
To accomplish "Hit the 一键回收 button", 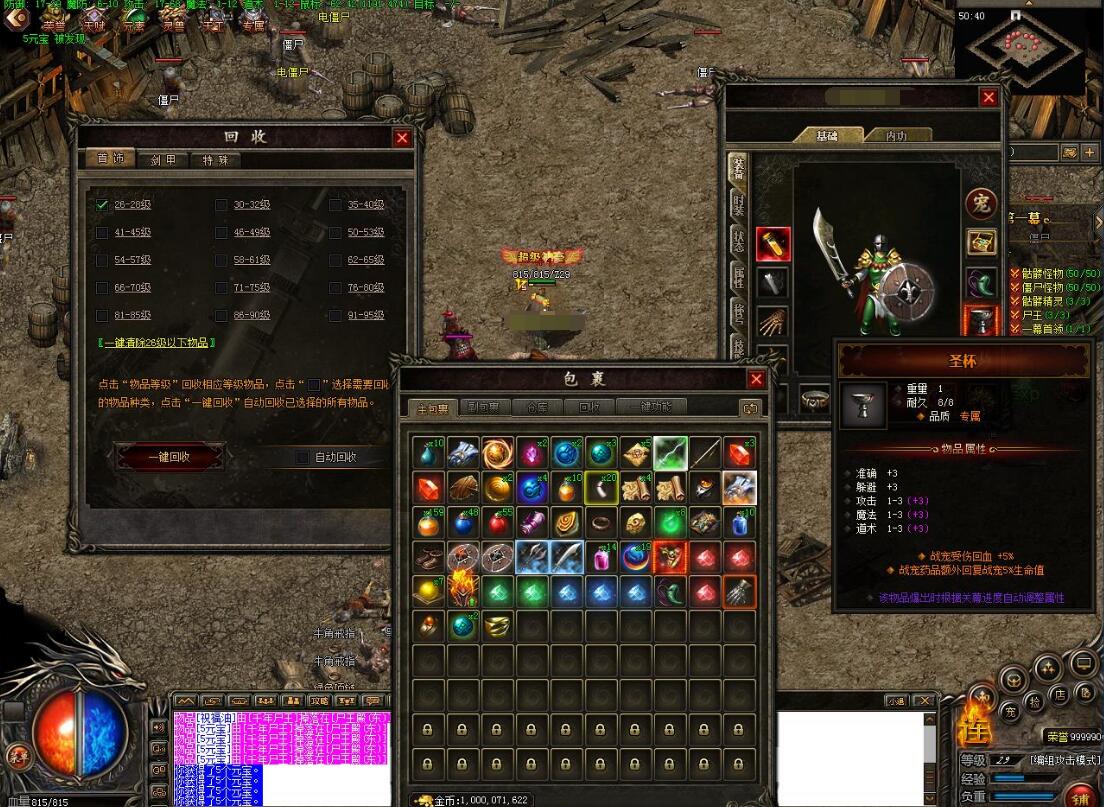I will 170,457.
